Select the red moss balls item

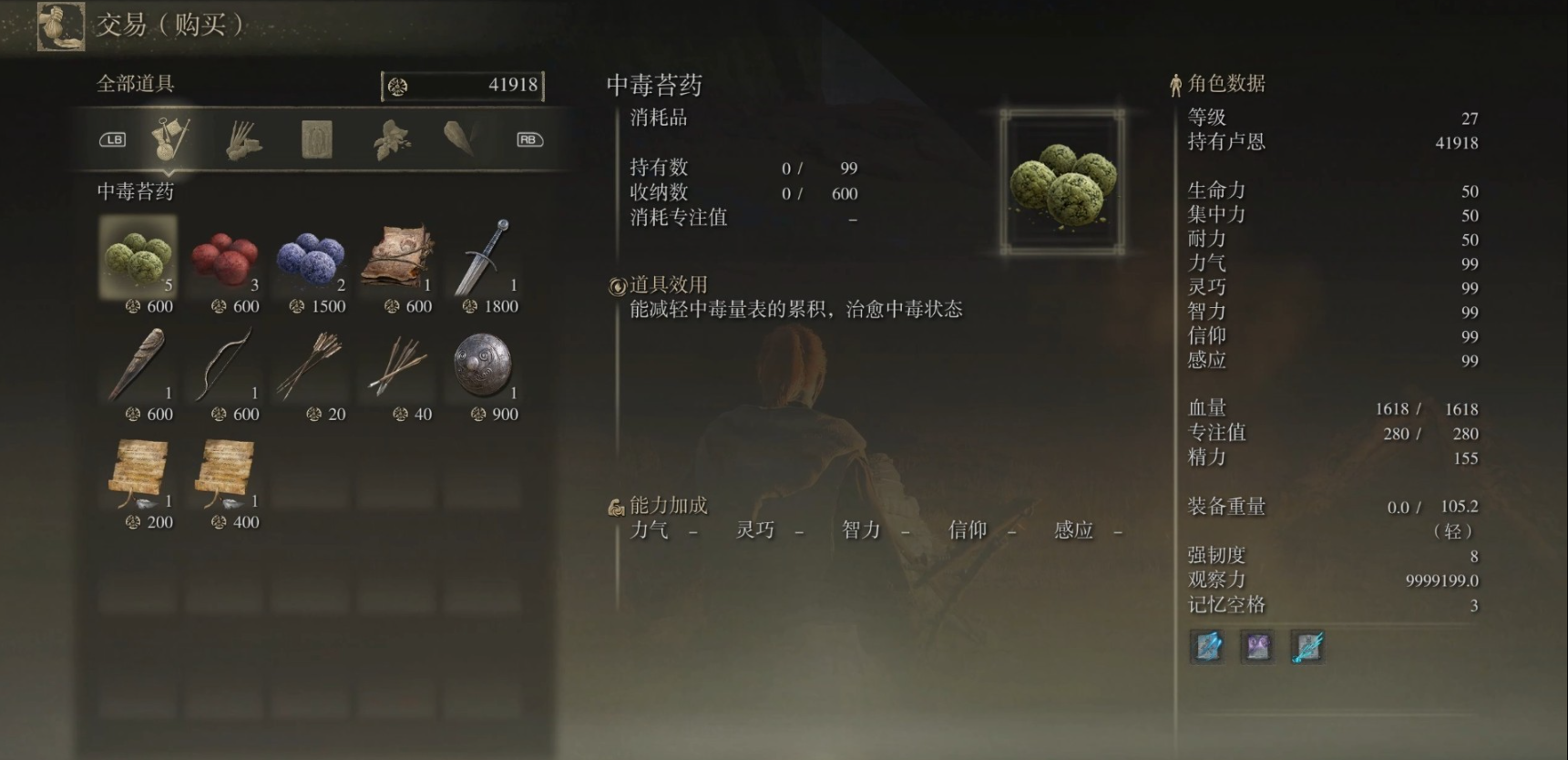pos(224,259)
